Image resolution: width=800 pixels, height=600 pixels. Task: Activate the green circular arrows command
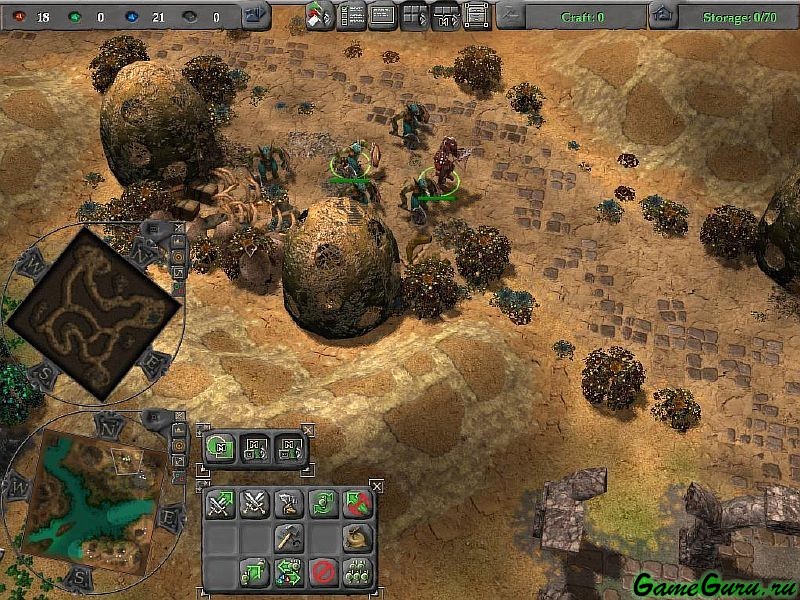[321, 503]
